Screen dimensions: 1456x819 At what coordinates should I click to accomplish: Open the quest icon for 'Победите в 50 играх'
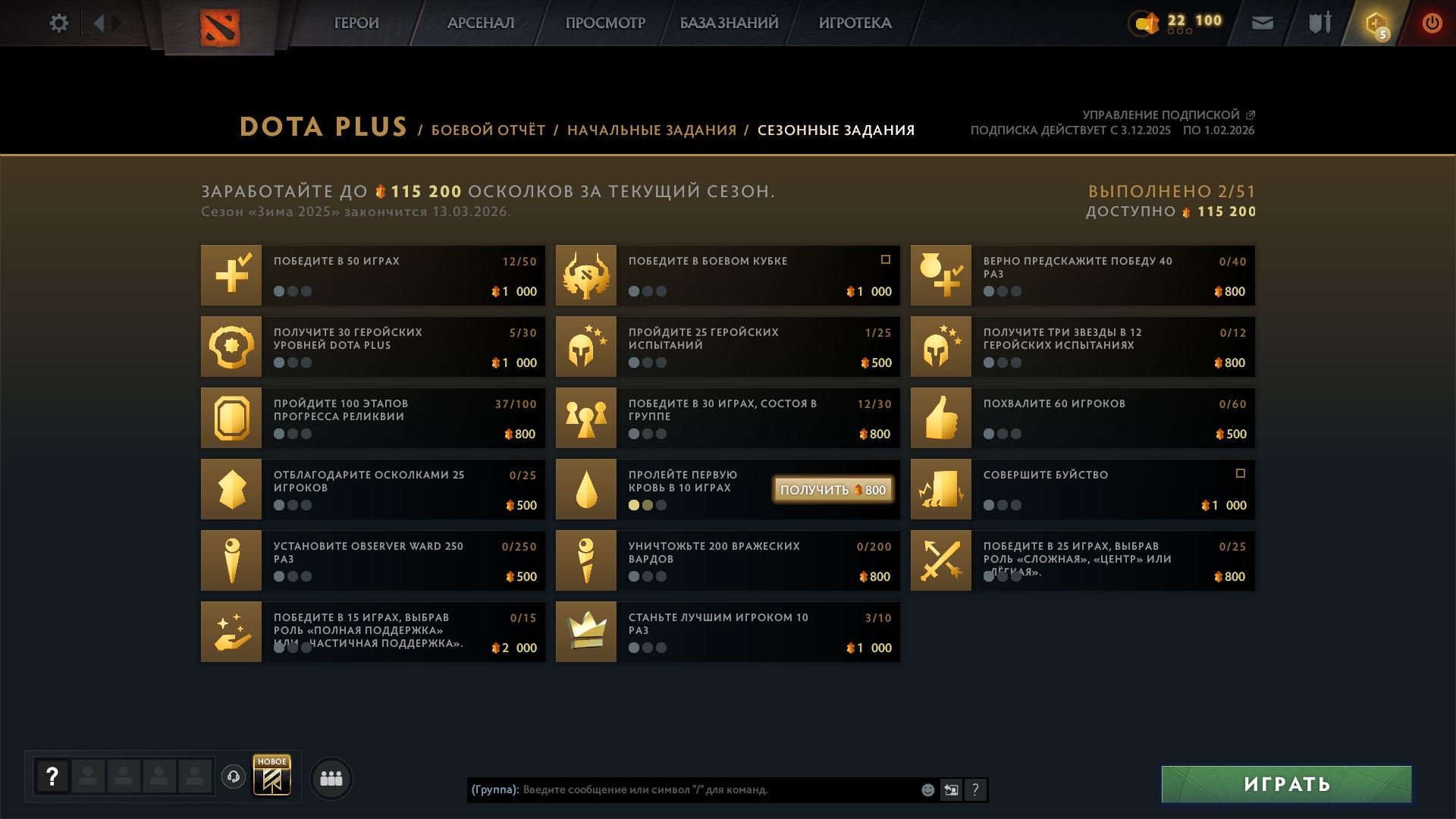point(231,275)
